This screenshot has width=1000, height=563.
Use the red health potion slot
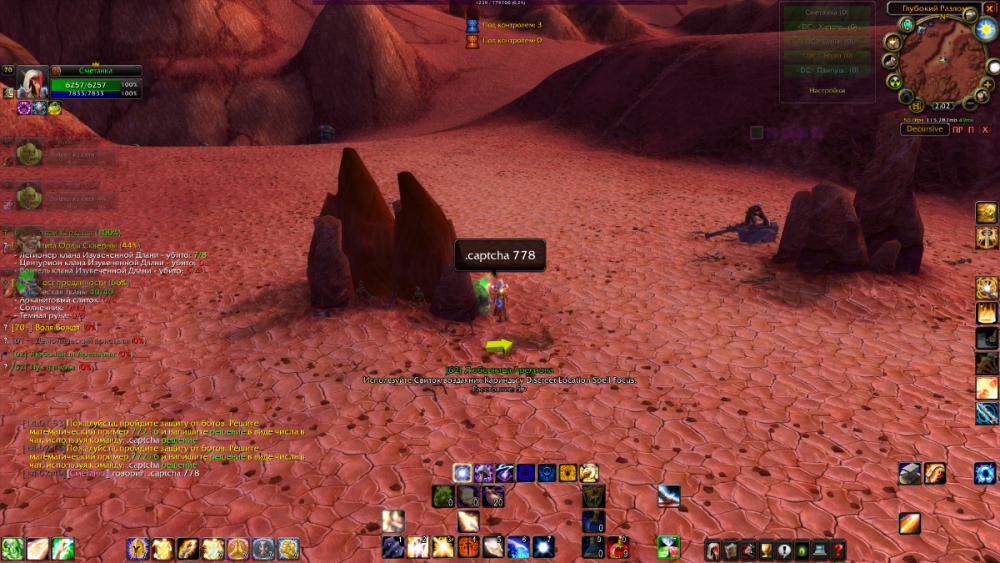618,547
